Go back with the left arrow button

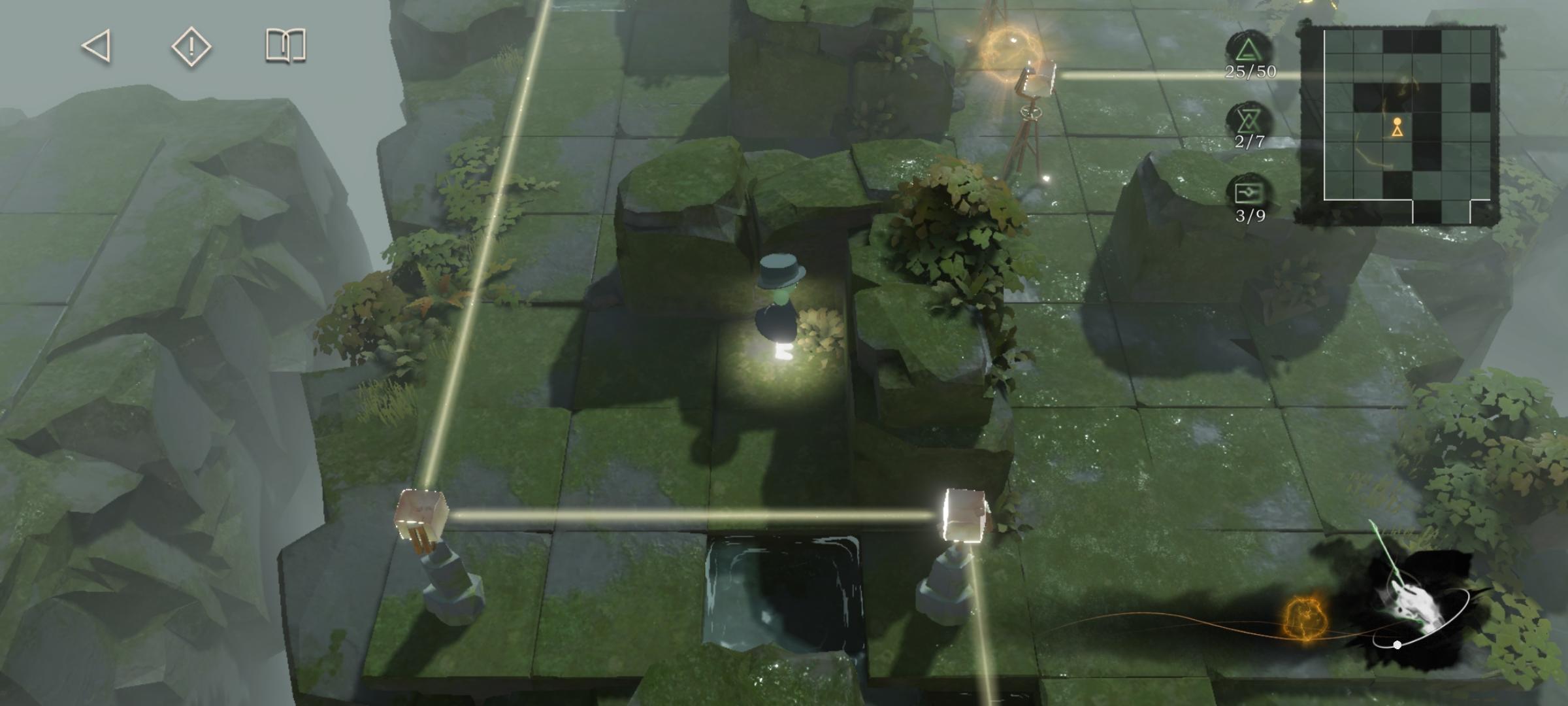click(x=97, y=46)
